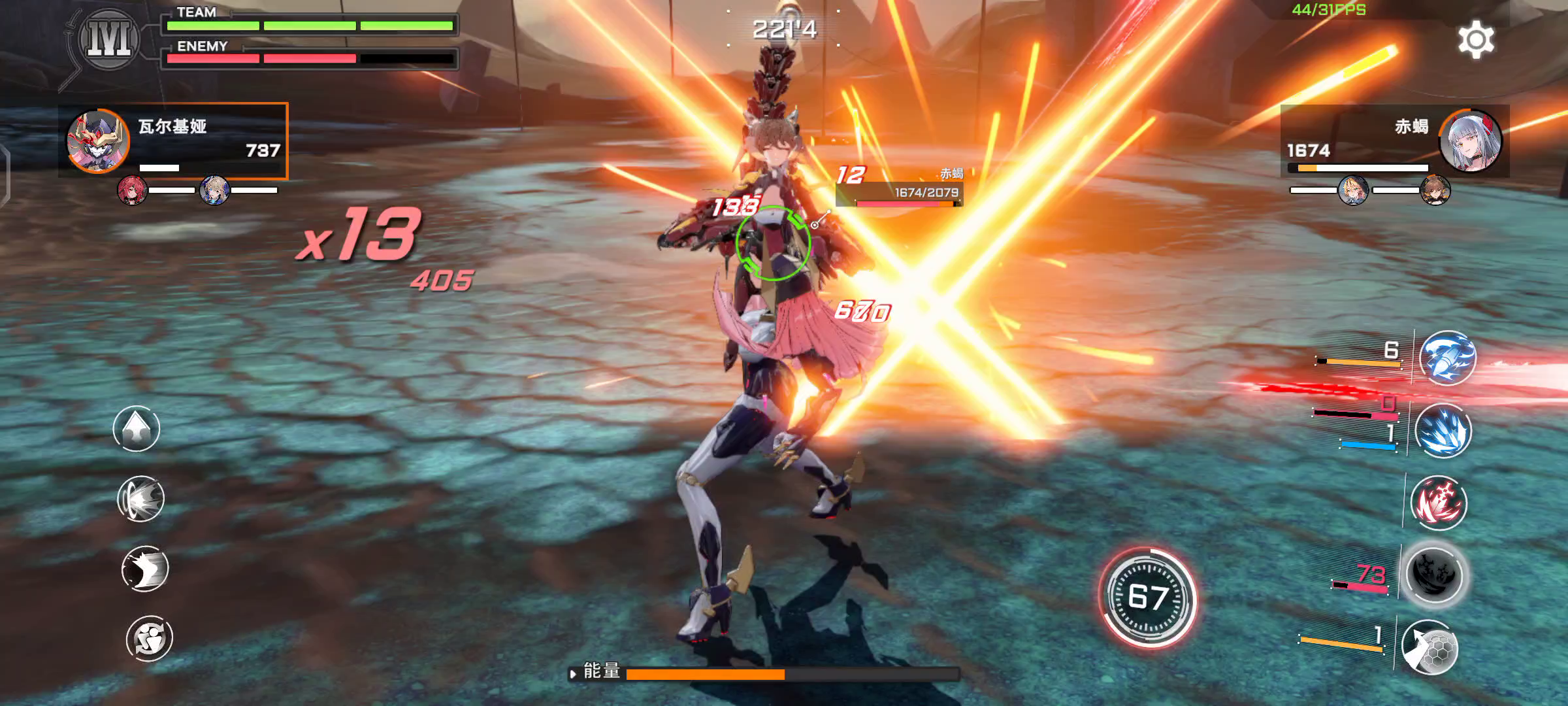Image resolution: width=1568 pixels, height=706 pixels.
Task: Switch to the blonde teammate with blue outfit
Action: [214, 190]
